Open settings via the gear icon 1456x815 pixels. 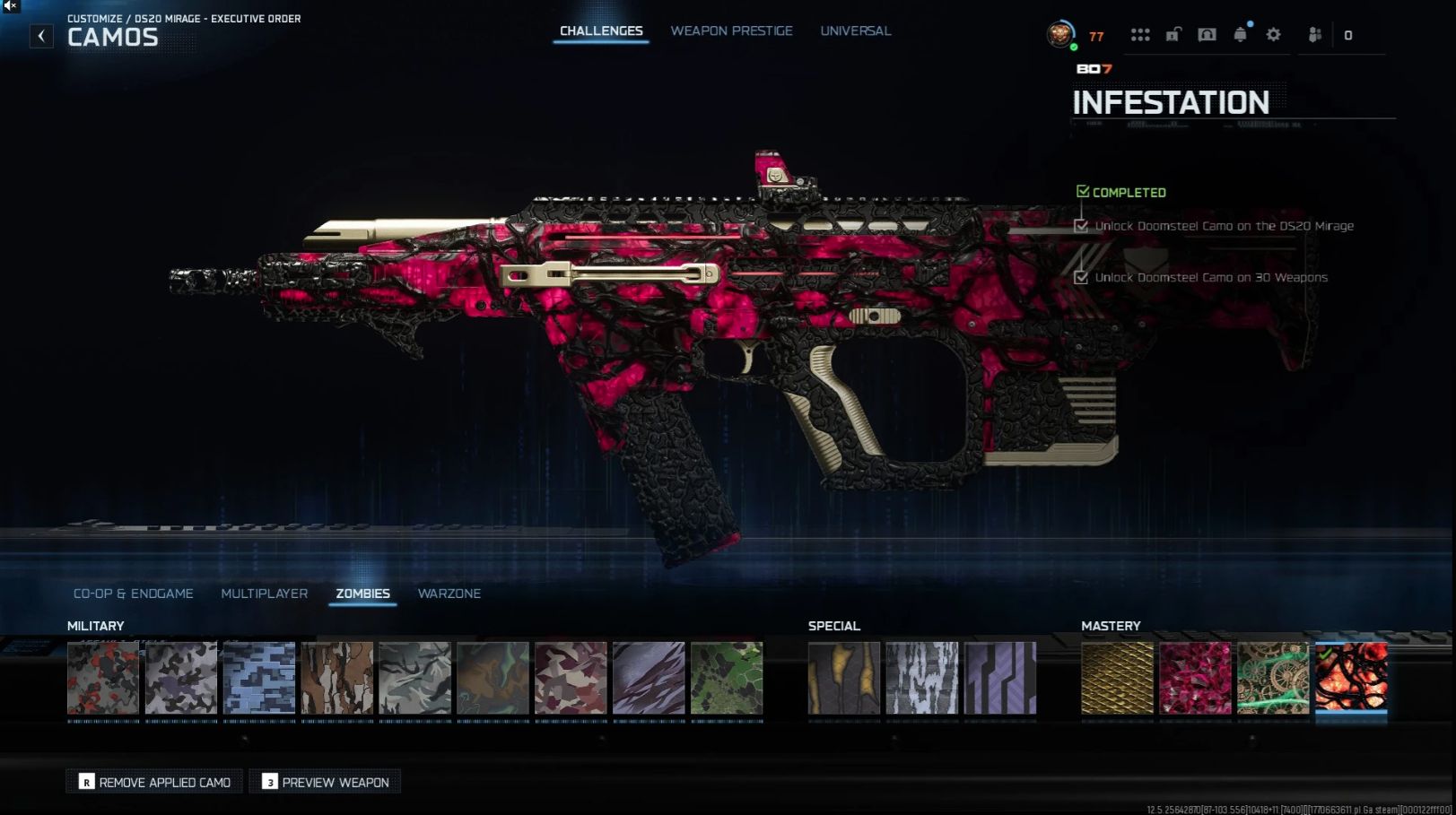(x=1273, y=35)
